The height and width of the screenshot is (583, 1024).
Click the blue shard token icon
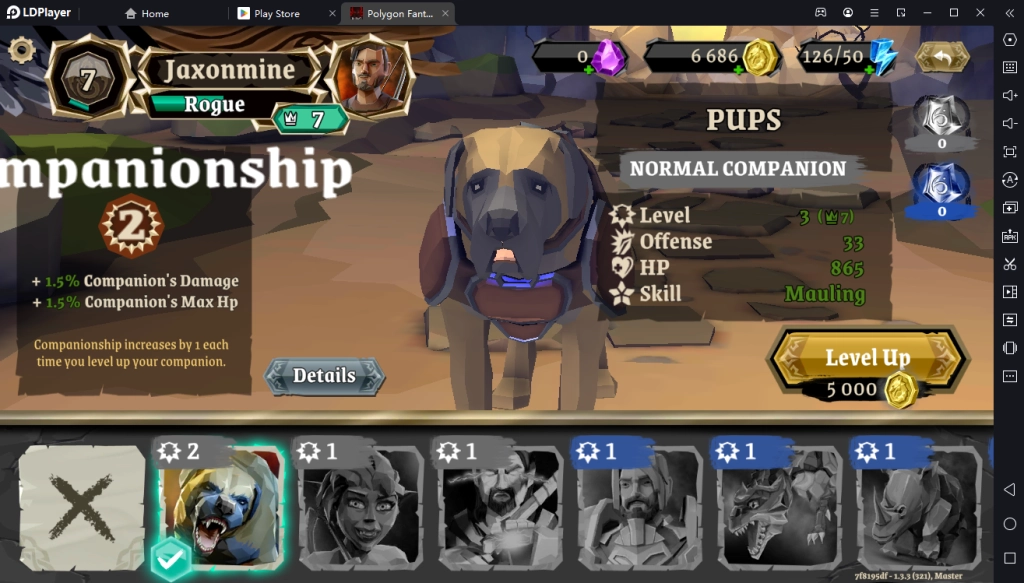(942, 187)
